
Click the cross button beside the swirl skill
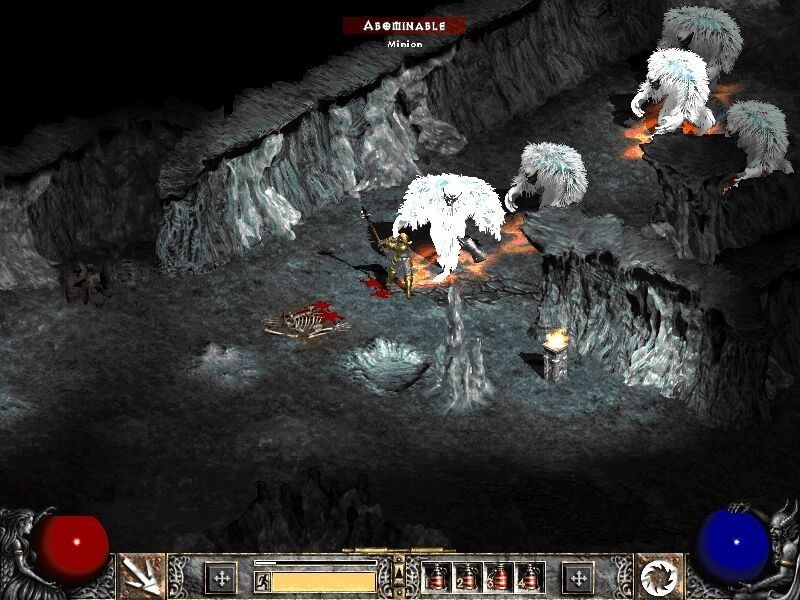point(578,577)
